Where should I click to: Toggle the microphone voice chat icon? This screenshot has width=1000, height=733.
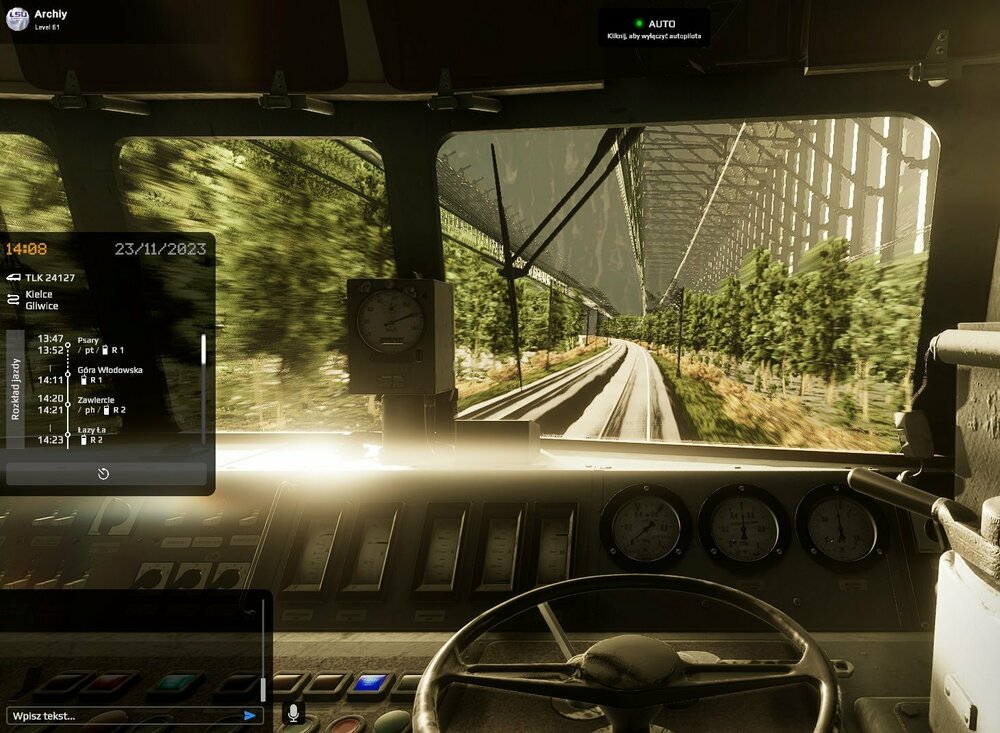click(294, 713)
